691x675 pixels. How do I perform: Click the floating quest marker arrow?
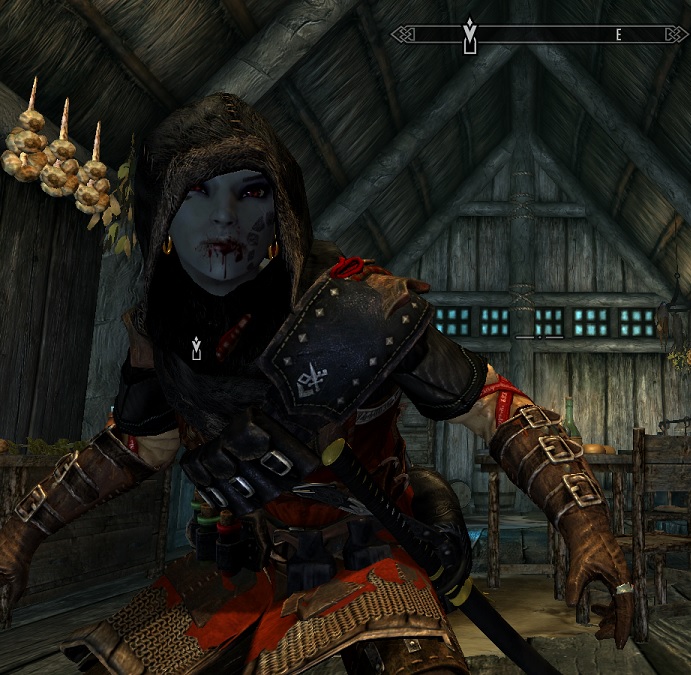pyautogui.click(x=197, y=348)
